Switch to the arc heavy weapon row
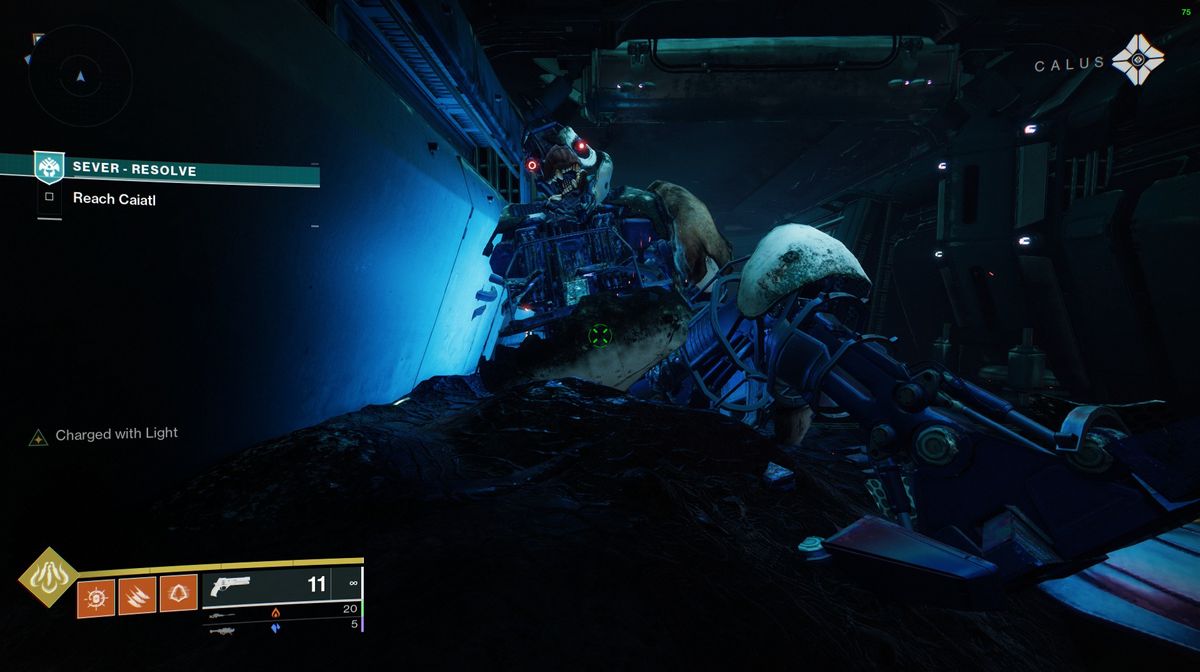1200x672 pixels. 282,627
